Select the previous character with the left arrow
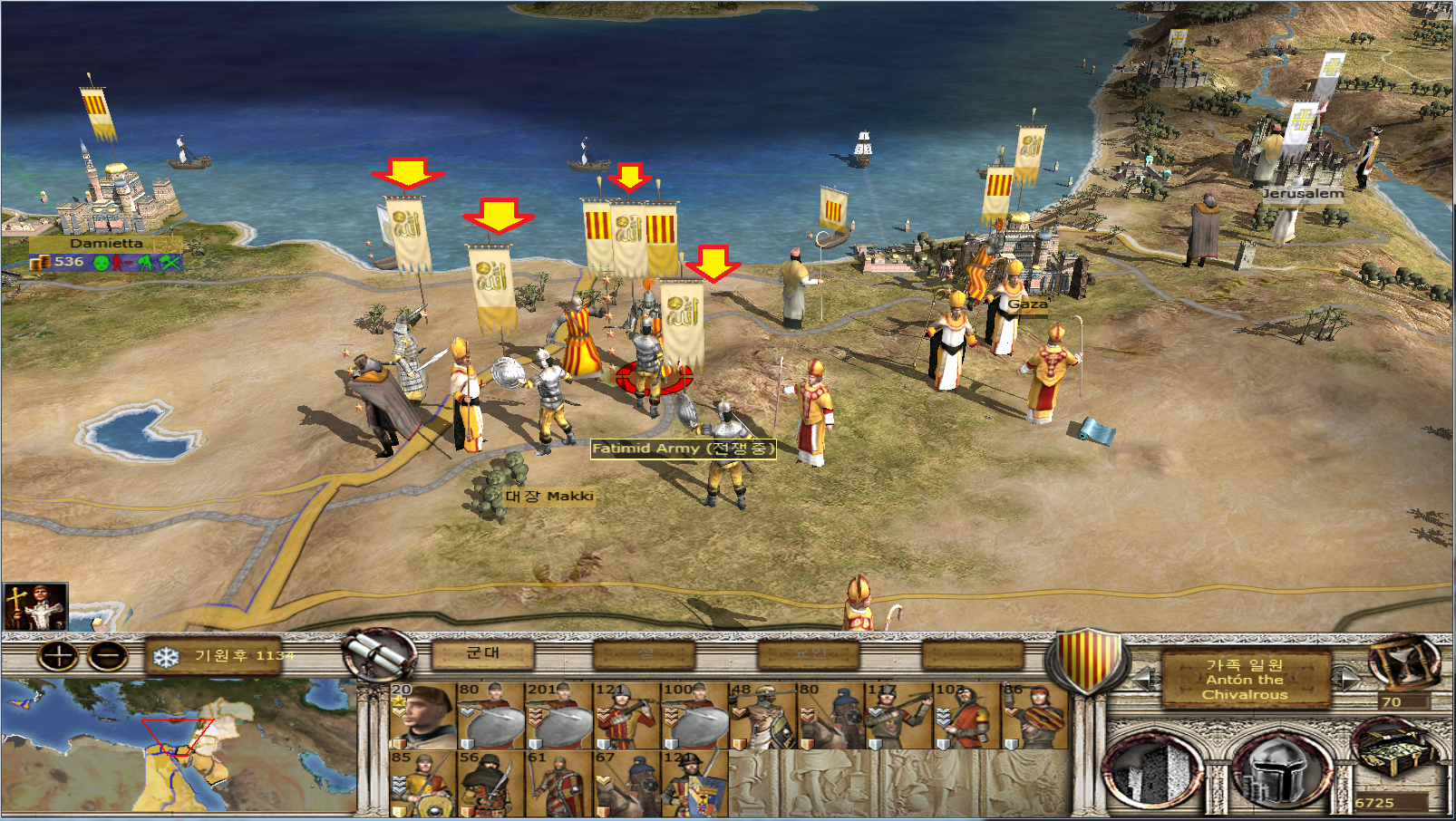This screenshot has width=1456, height=821. click(1144, 677)
